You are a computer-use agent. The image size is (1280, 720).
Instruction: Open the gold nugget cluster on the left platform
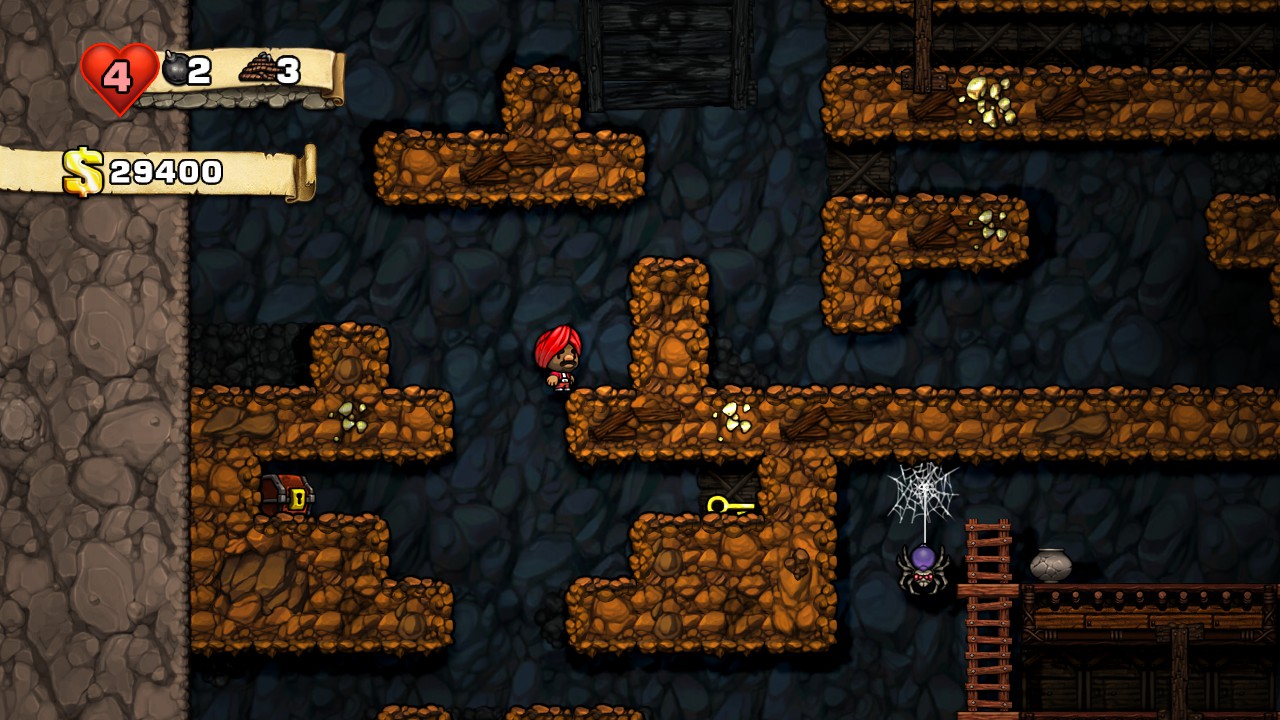pyautogui.click(x=349, y=418)
